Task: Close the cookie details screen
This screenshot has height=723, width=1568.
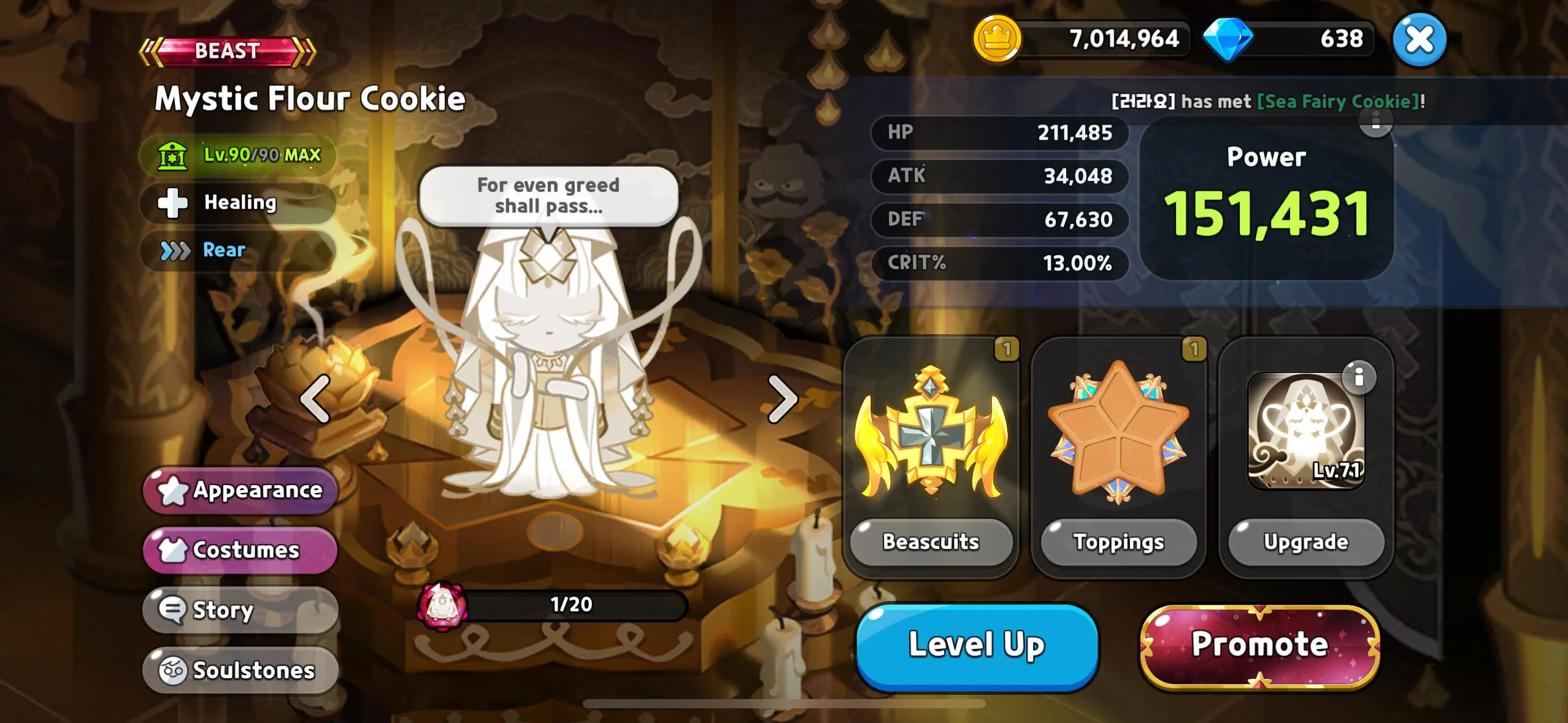Action: point(1419,40)
